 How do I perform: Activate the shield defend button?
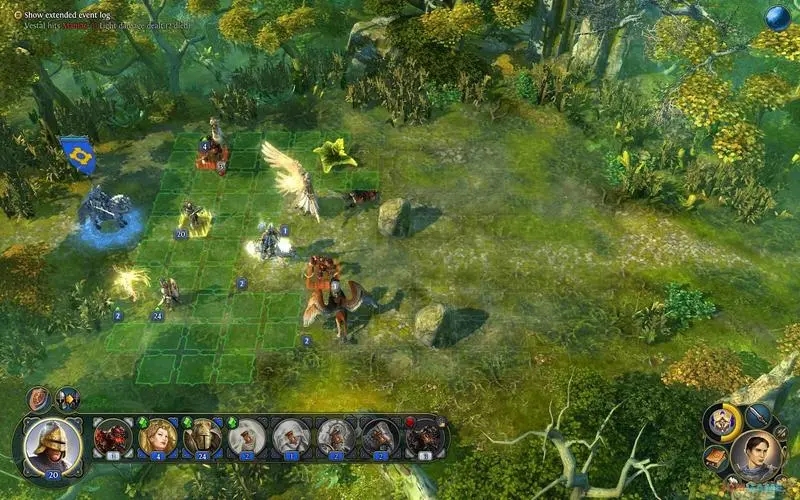tap(40, 400)
